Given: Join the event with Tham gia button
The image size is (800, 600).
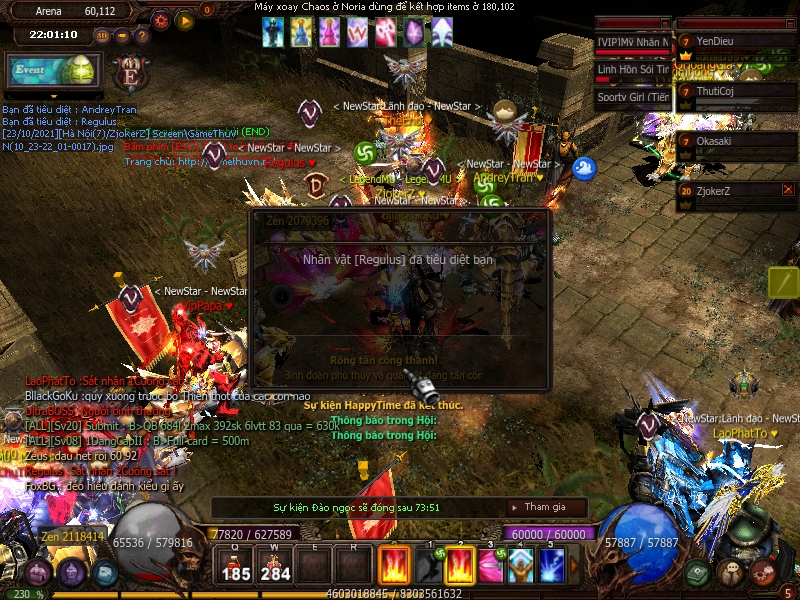Looking at the screenshot, I should pyautogui.click(x=545, y=507).
